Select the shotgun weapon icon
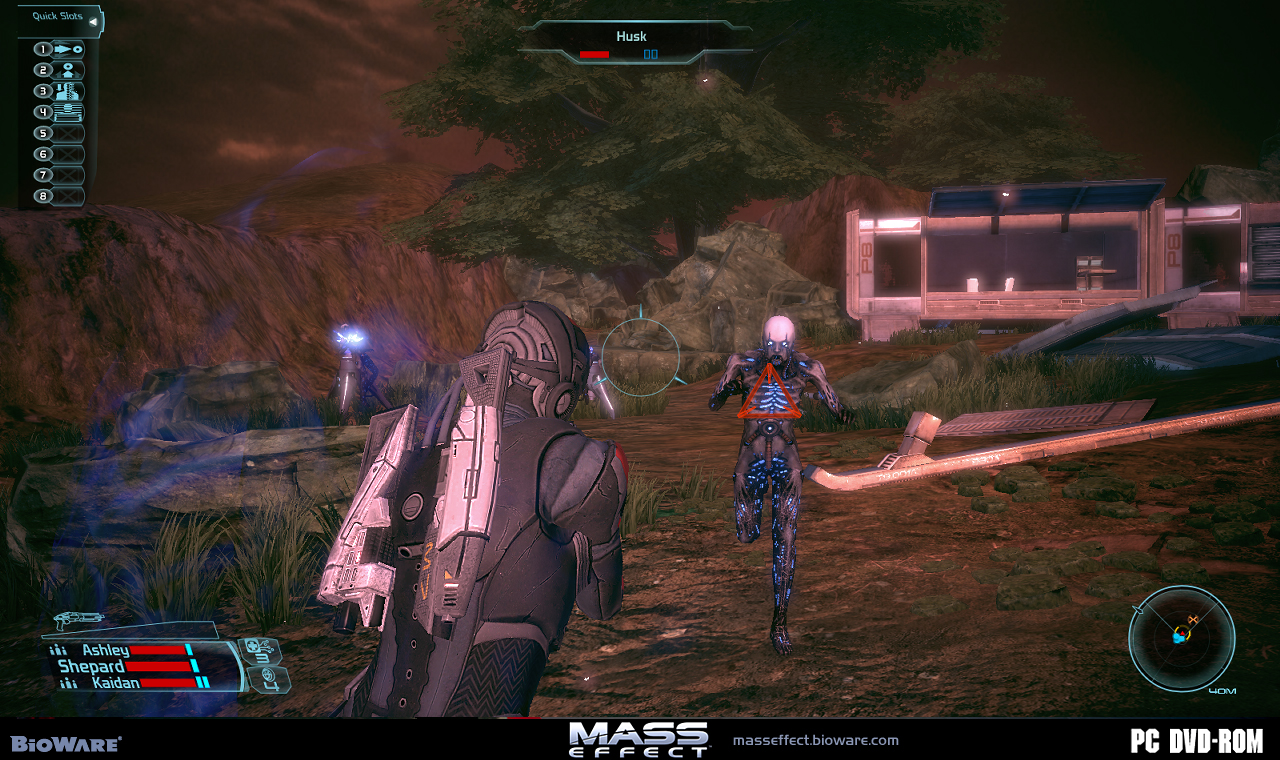The image size is (1280, 760). click(80, 620)
